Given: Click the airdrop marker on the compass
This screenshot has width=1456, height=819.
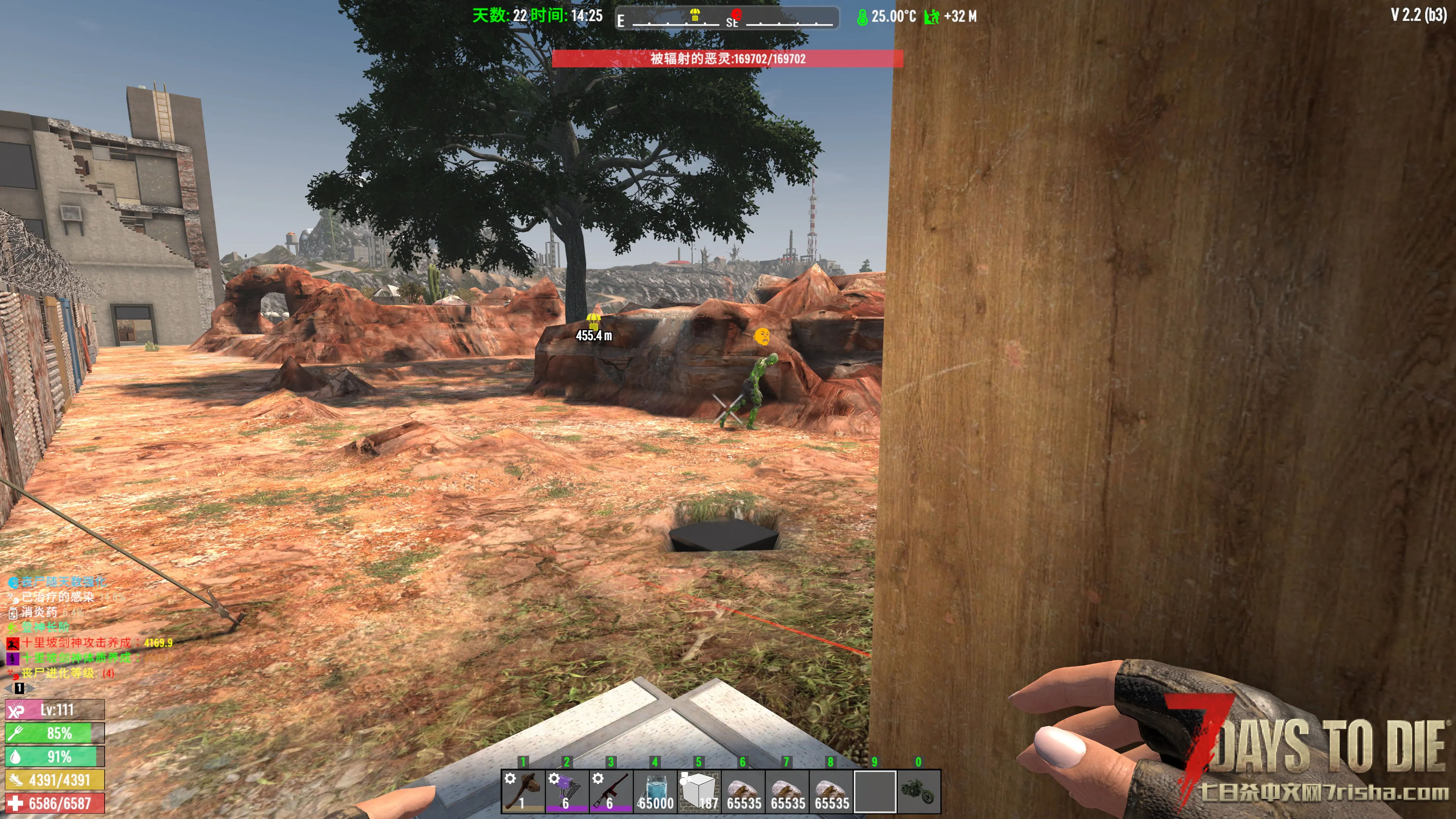Looking at the screenshot, I should pos(695,15).
